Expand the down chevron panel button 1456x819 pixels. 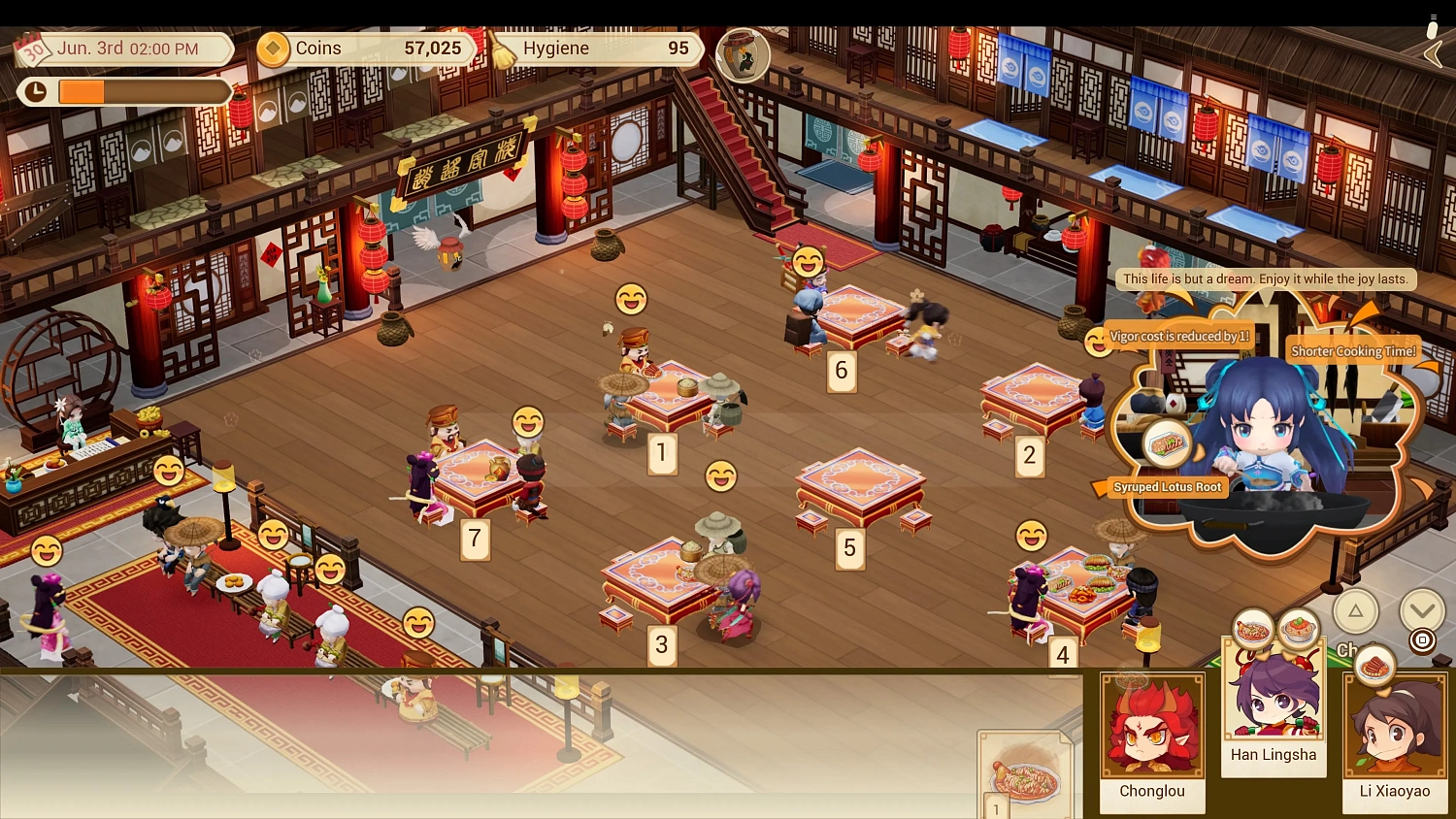pyautogui.click(x=1421, y=608)
